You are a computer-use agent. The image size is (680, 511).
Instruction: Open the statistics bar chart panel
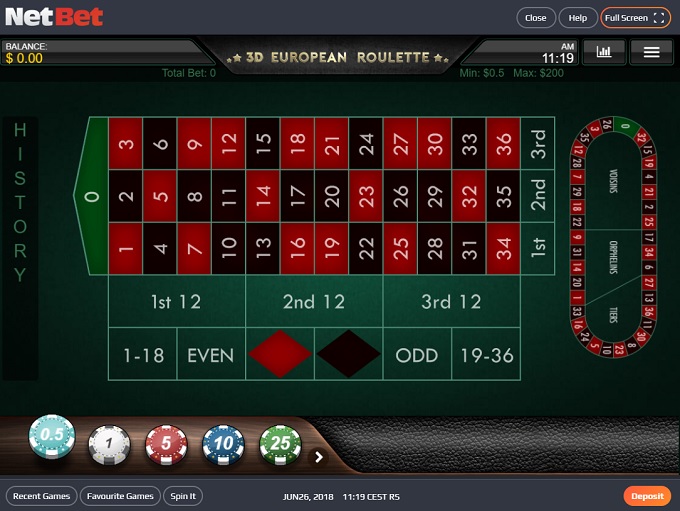[604, 51]
